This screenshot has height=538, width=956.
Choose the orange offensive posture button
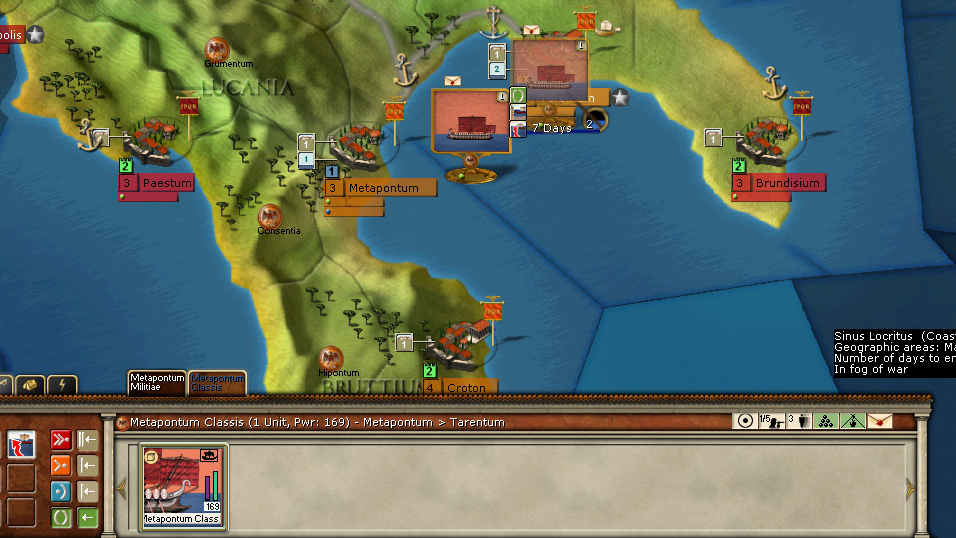tap(59, 464)
